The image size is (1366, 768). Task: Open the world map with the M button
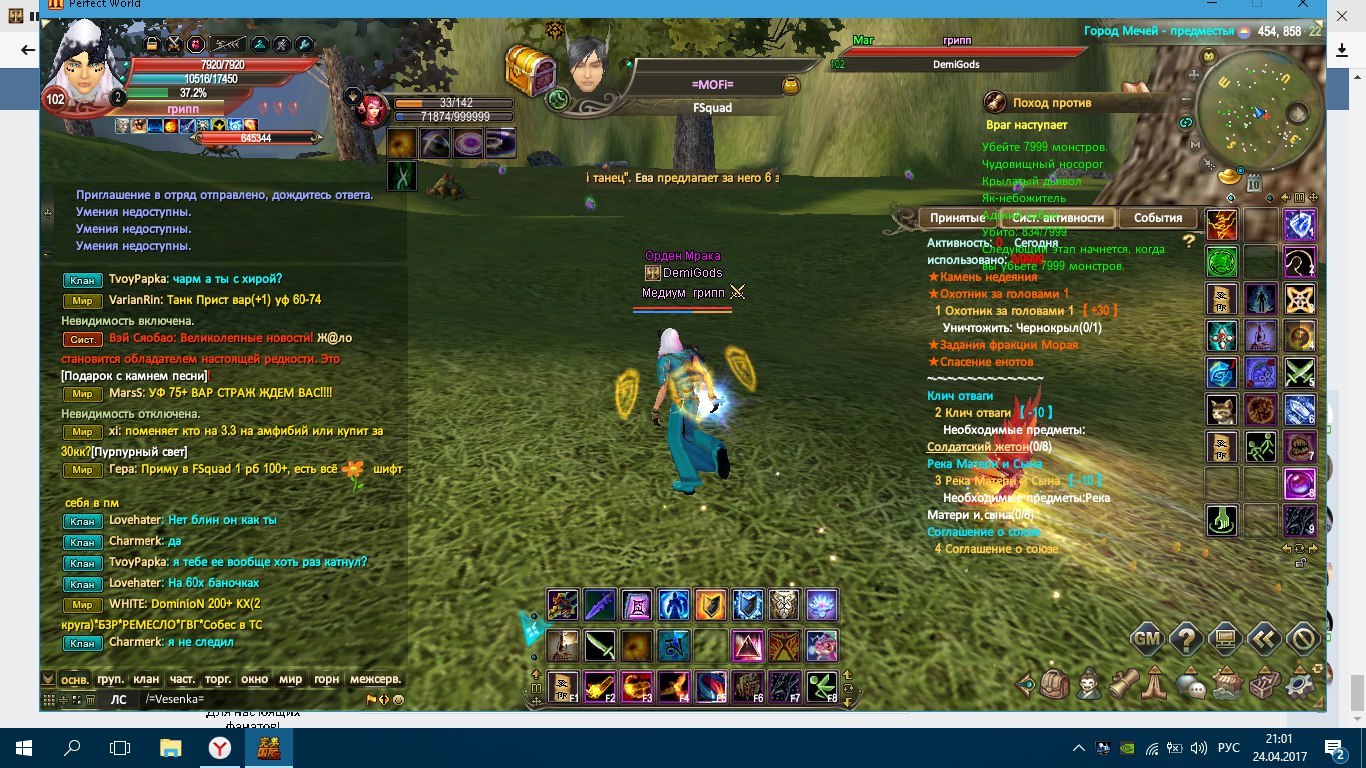(1195, 144)
